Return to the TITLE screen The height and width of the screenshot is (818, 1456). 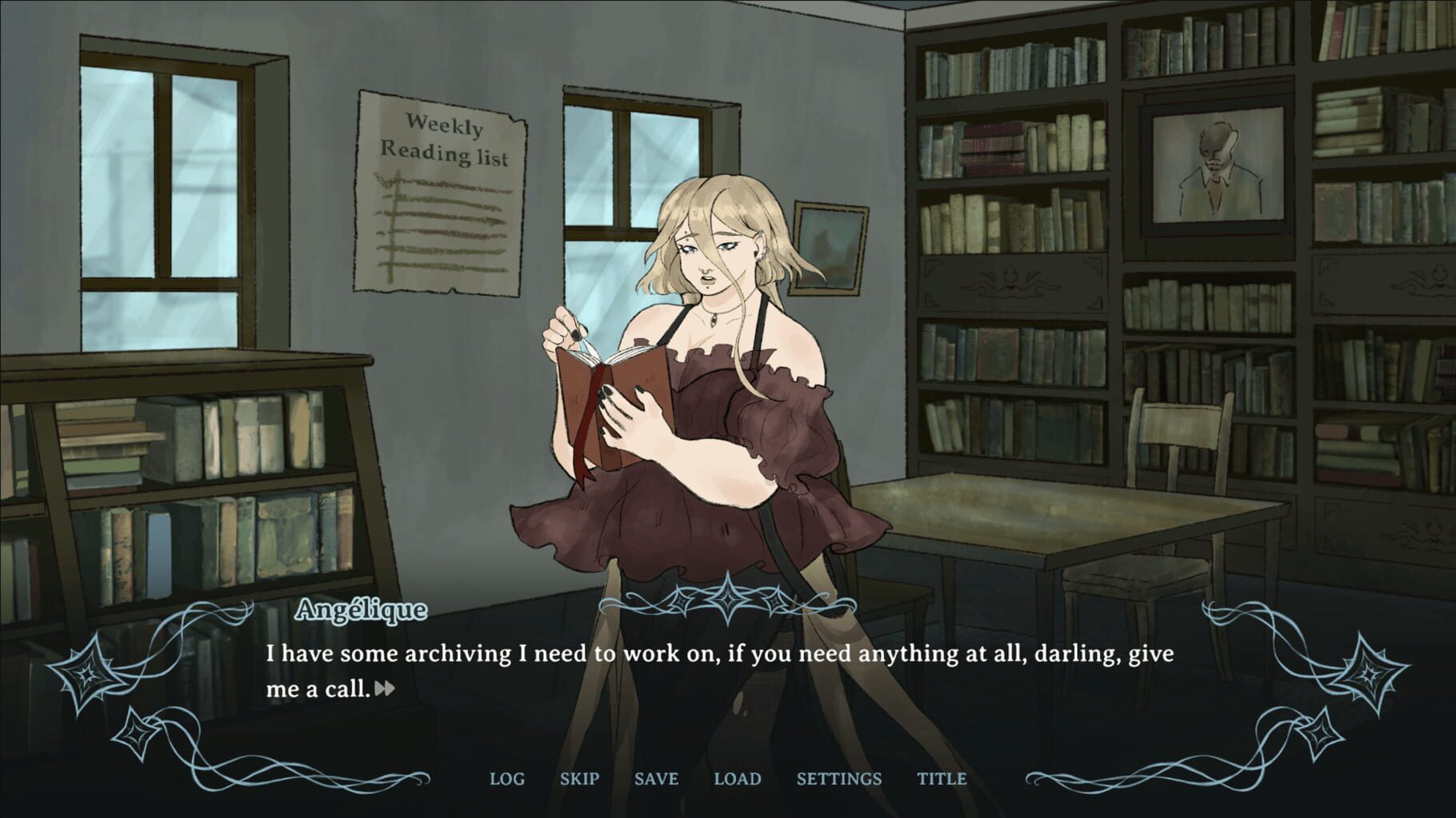tap(941, 779)
